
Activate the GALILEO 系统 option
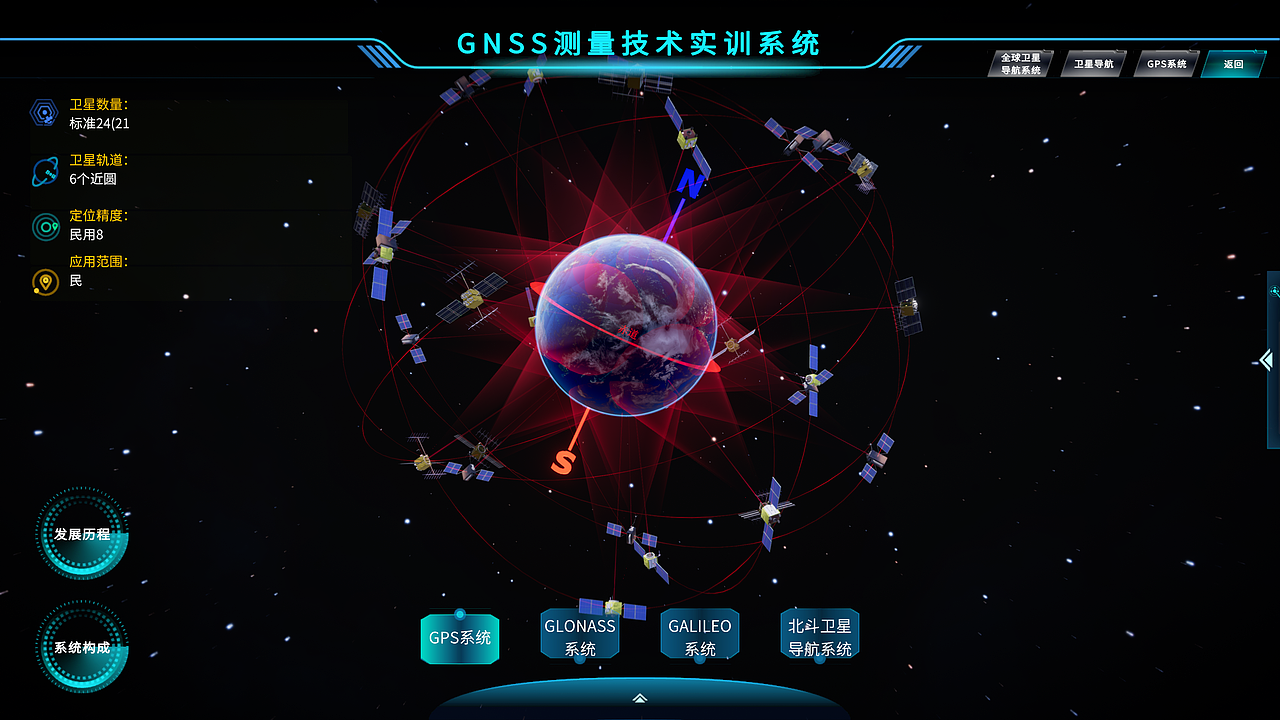tap(700, 632)
